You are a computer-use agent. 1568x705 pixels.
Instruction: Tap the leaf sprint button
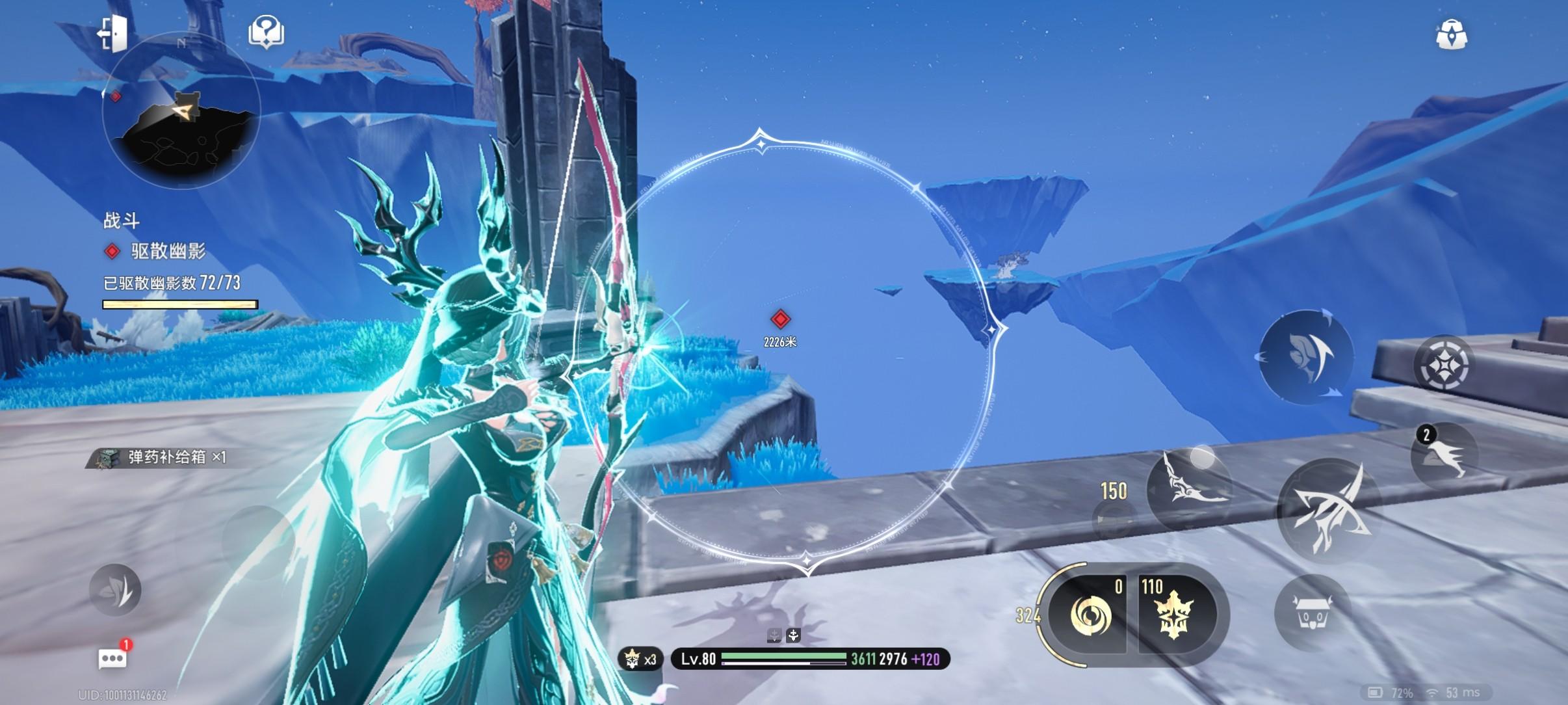click(x=115, y=590)
